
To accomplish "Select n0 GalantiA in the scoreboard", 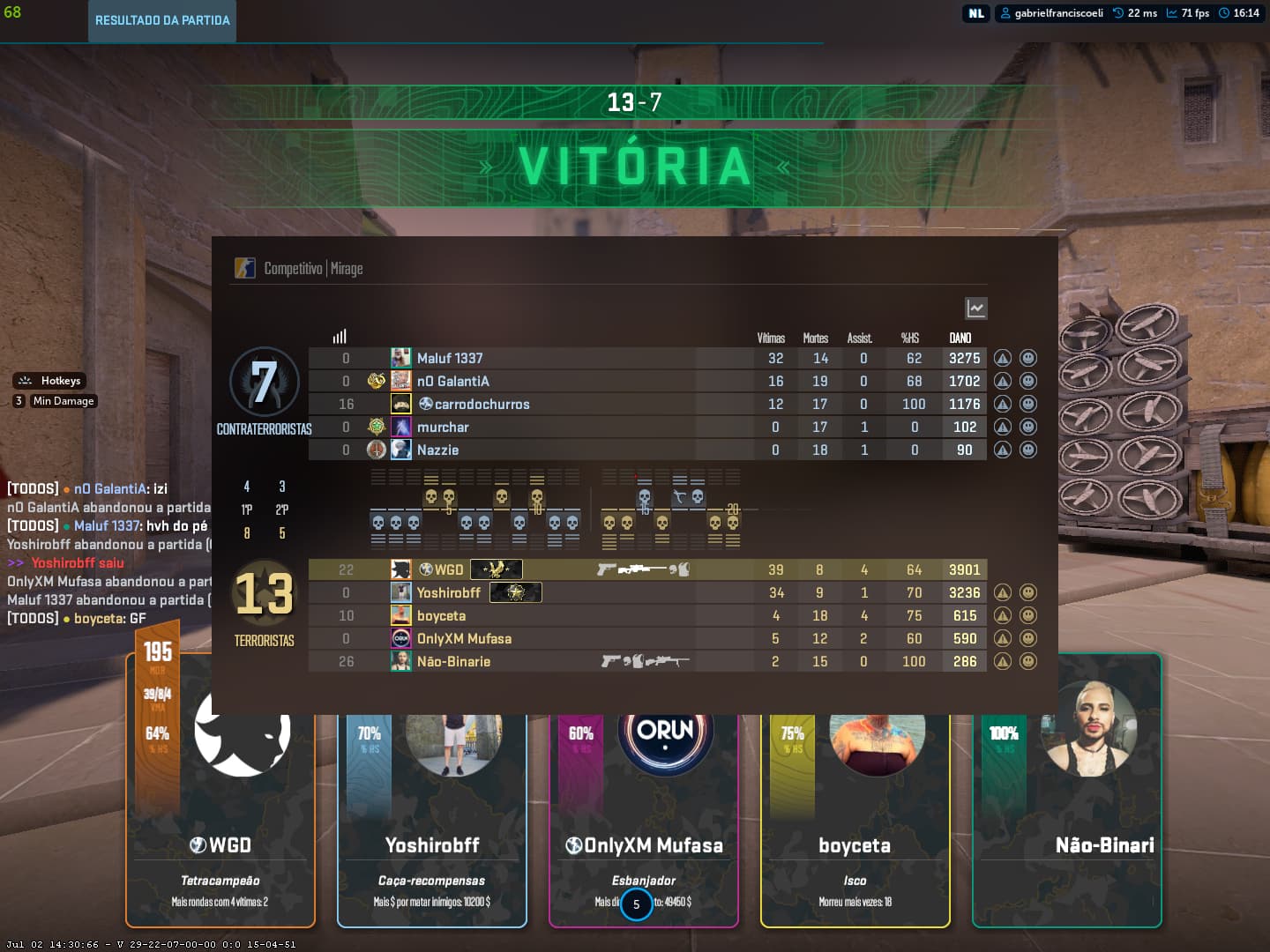I will [x=452, y=382].
